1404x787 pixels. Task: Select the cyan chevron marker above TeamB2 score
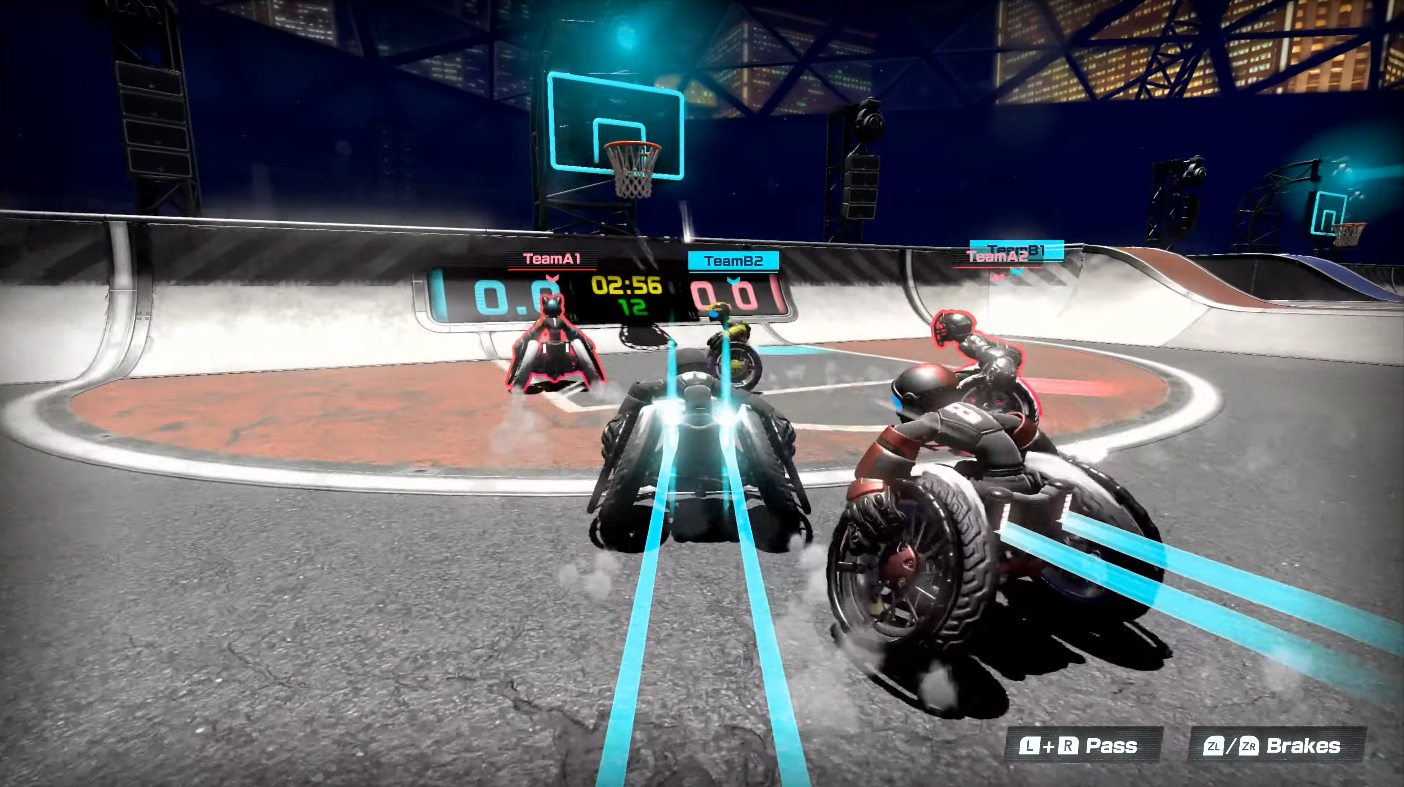click(733, 280)
